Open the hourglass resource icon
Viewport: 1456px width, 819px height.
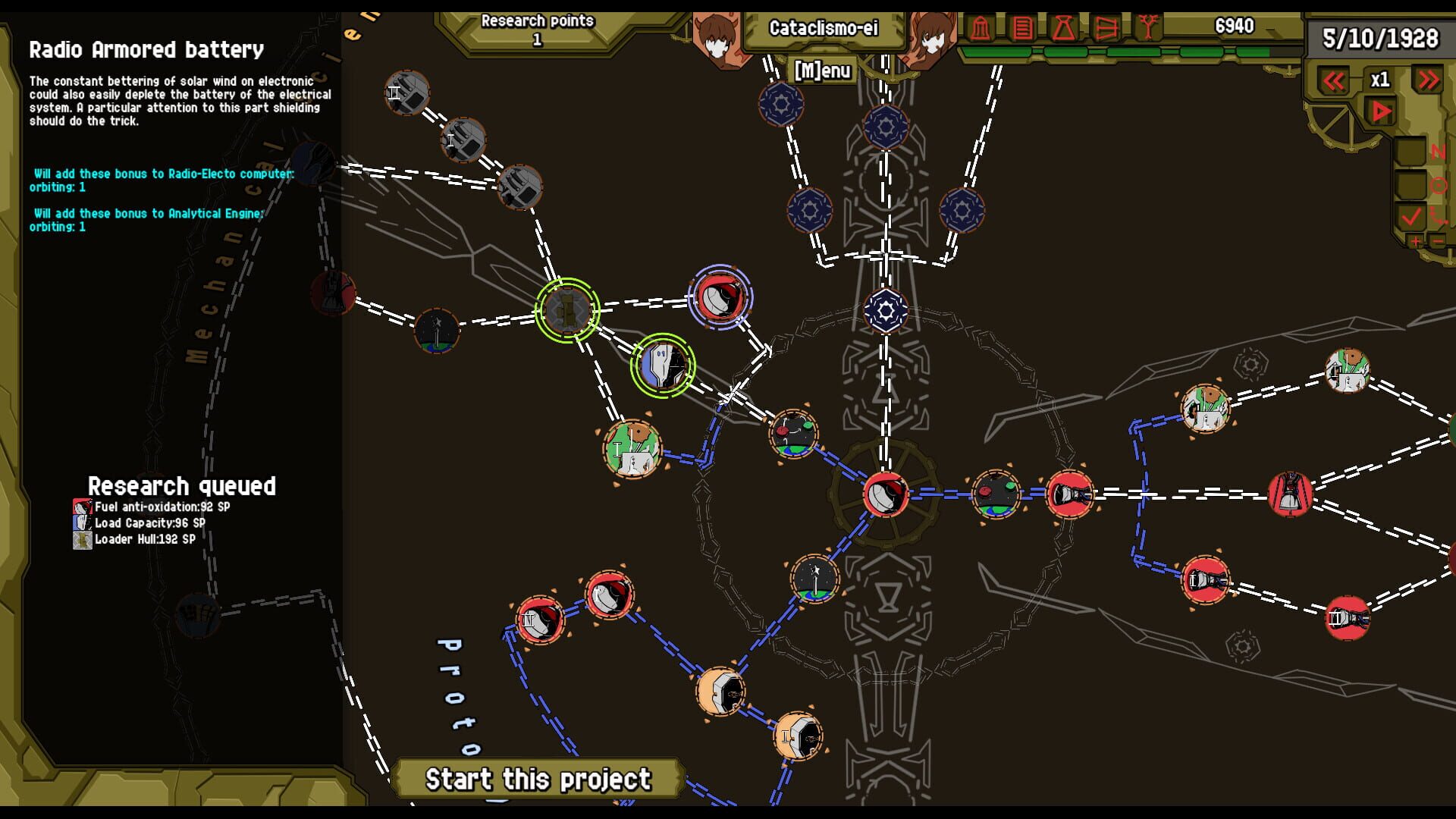1065,29
